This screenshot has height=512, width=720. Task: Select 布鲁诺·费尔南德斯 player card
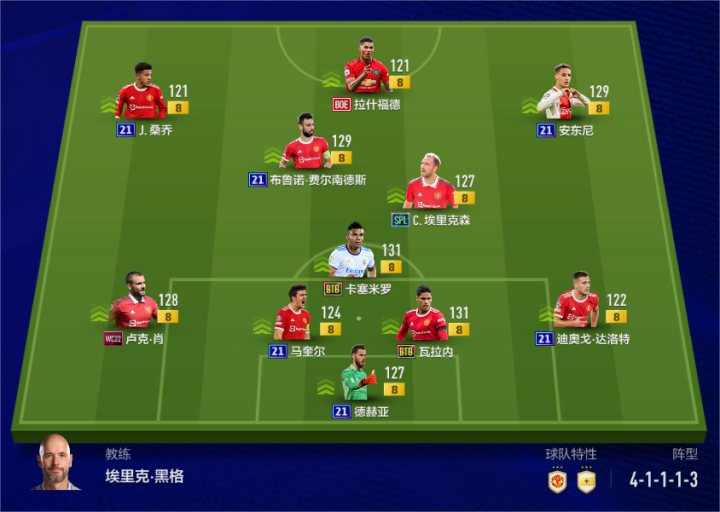coord(306,148)
